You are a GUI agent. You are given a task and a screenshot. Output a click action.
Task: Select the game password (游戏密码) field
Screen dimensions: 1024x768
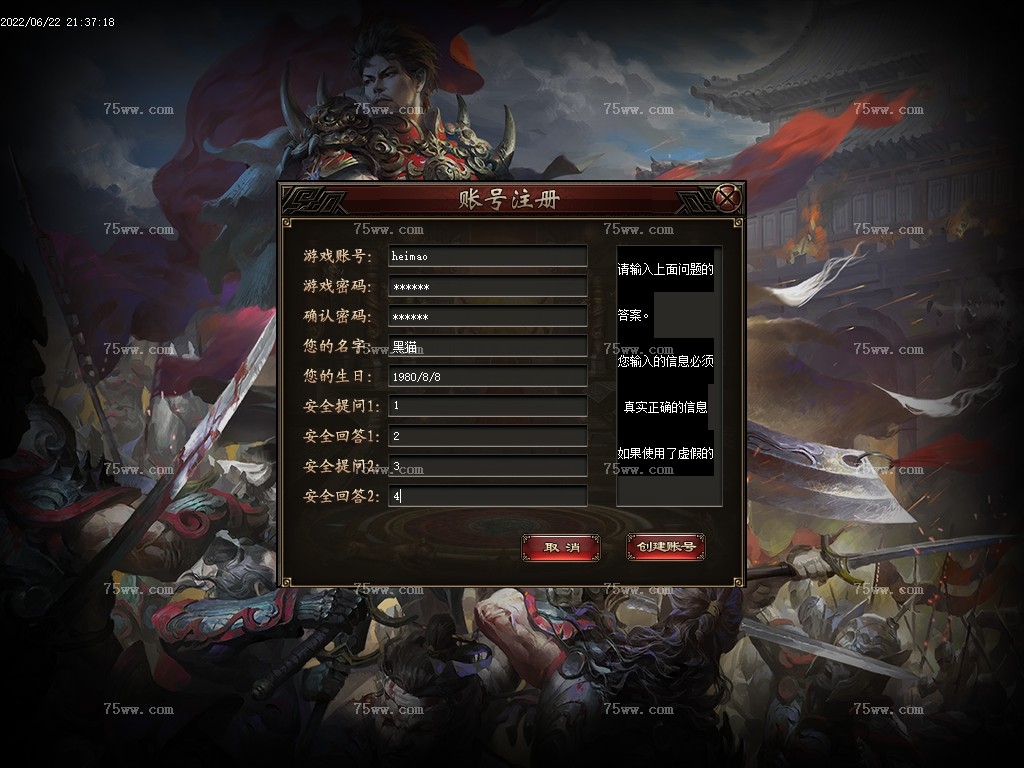[x=487, y=286]
